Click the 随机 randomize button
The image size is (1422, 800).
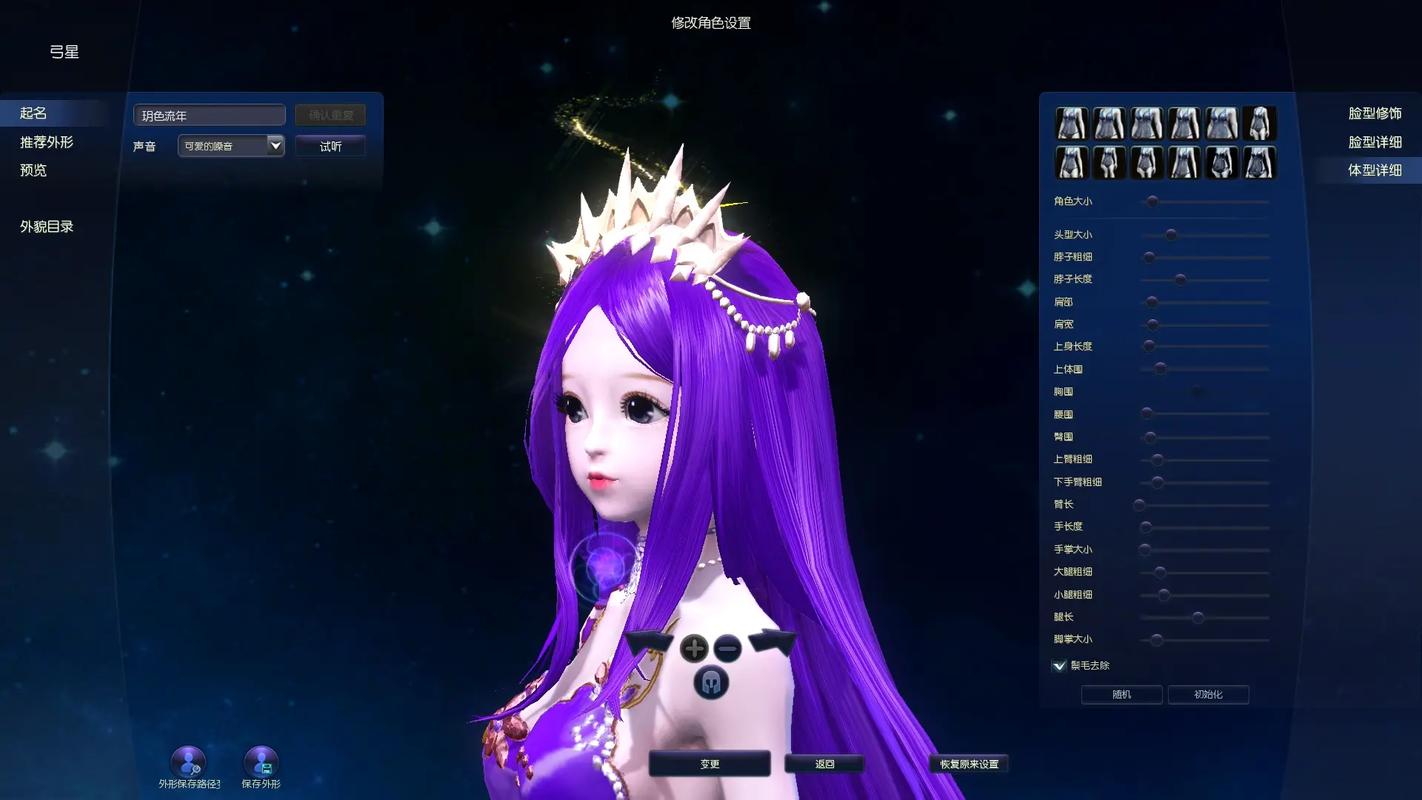pos(1121,694)
